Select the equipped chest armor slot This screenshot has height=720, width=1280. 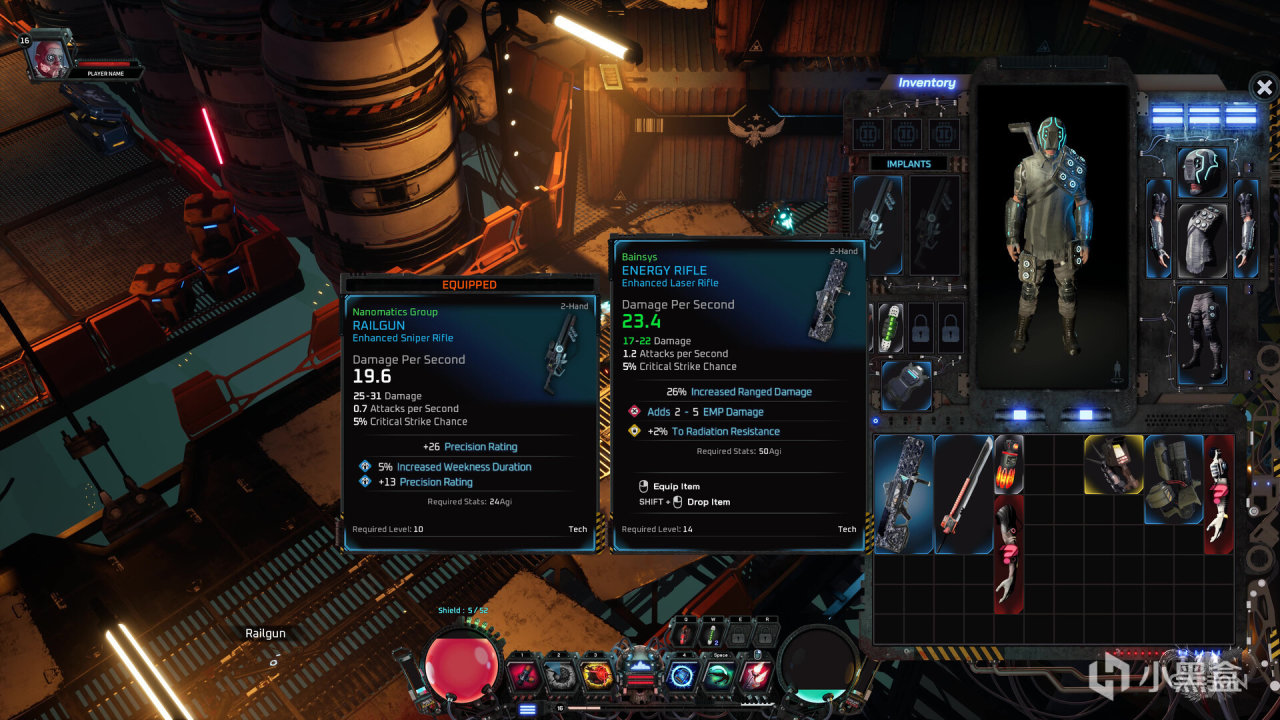[1202, 240]
